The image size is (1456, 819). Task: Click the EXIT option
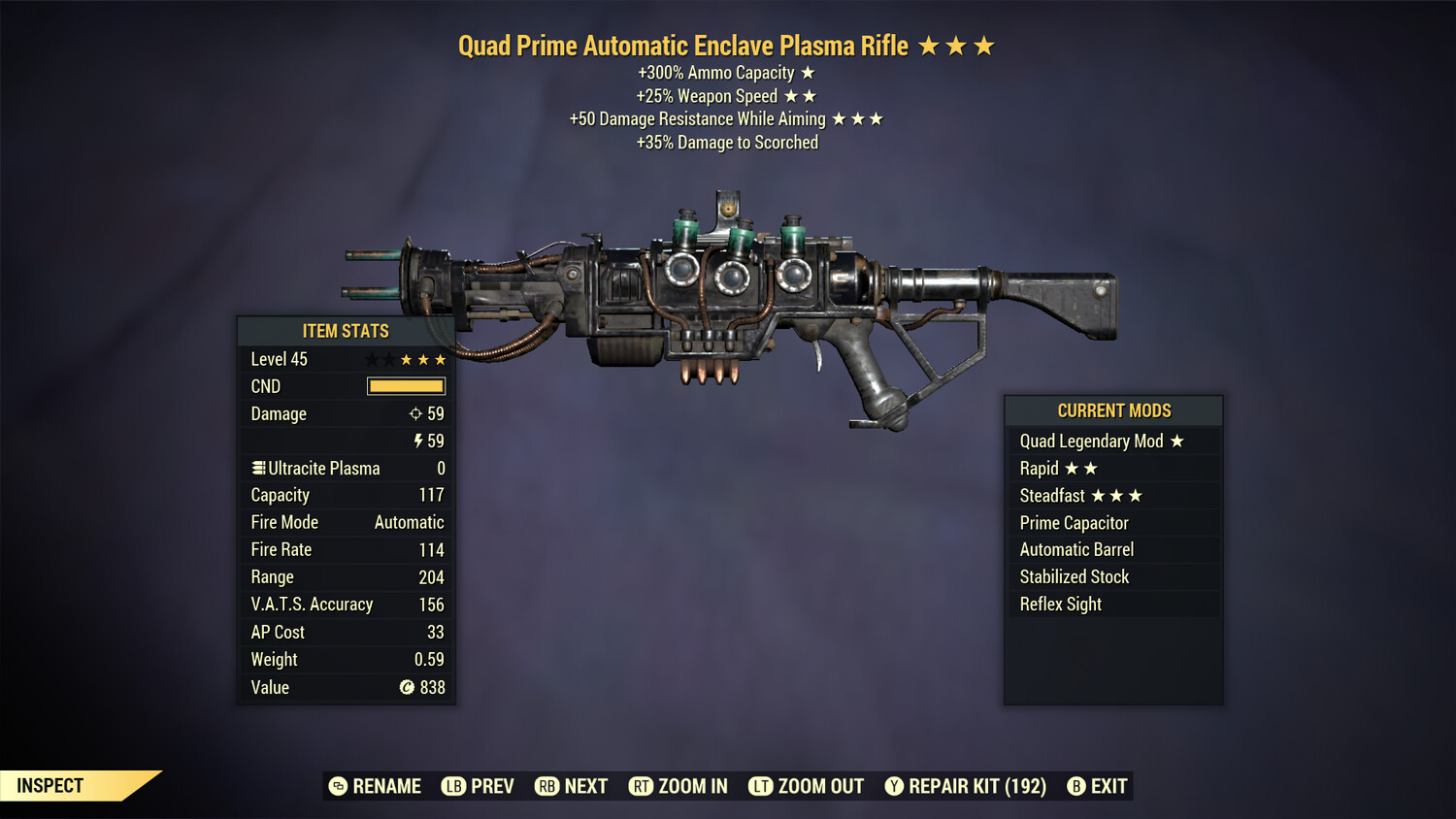[x=1109, y=786]
